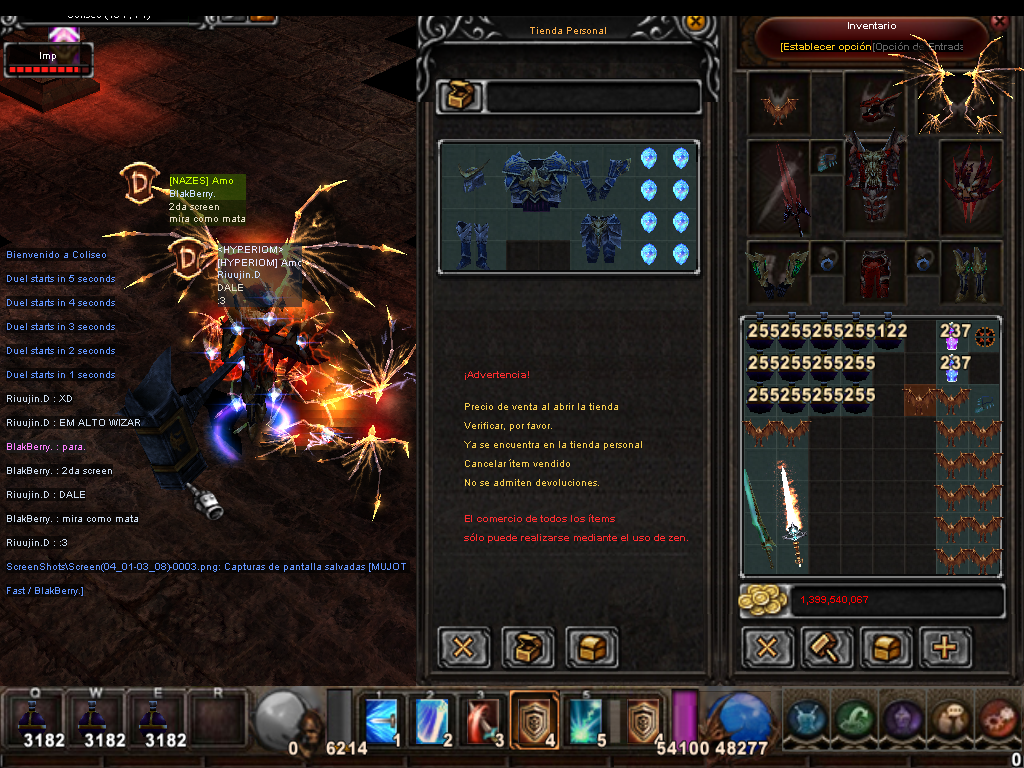Click the inventory hammer repair button
The width and height of the screenshot is (1024, 768).
point(826,647)
